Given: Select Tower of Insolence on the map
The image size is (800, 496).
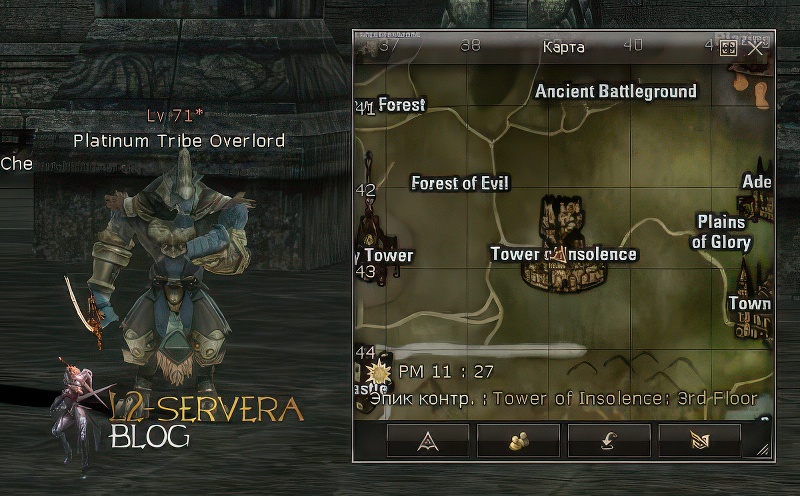Looking at the screenshot, I should coord(563,254).
